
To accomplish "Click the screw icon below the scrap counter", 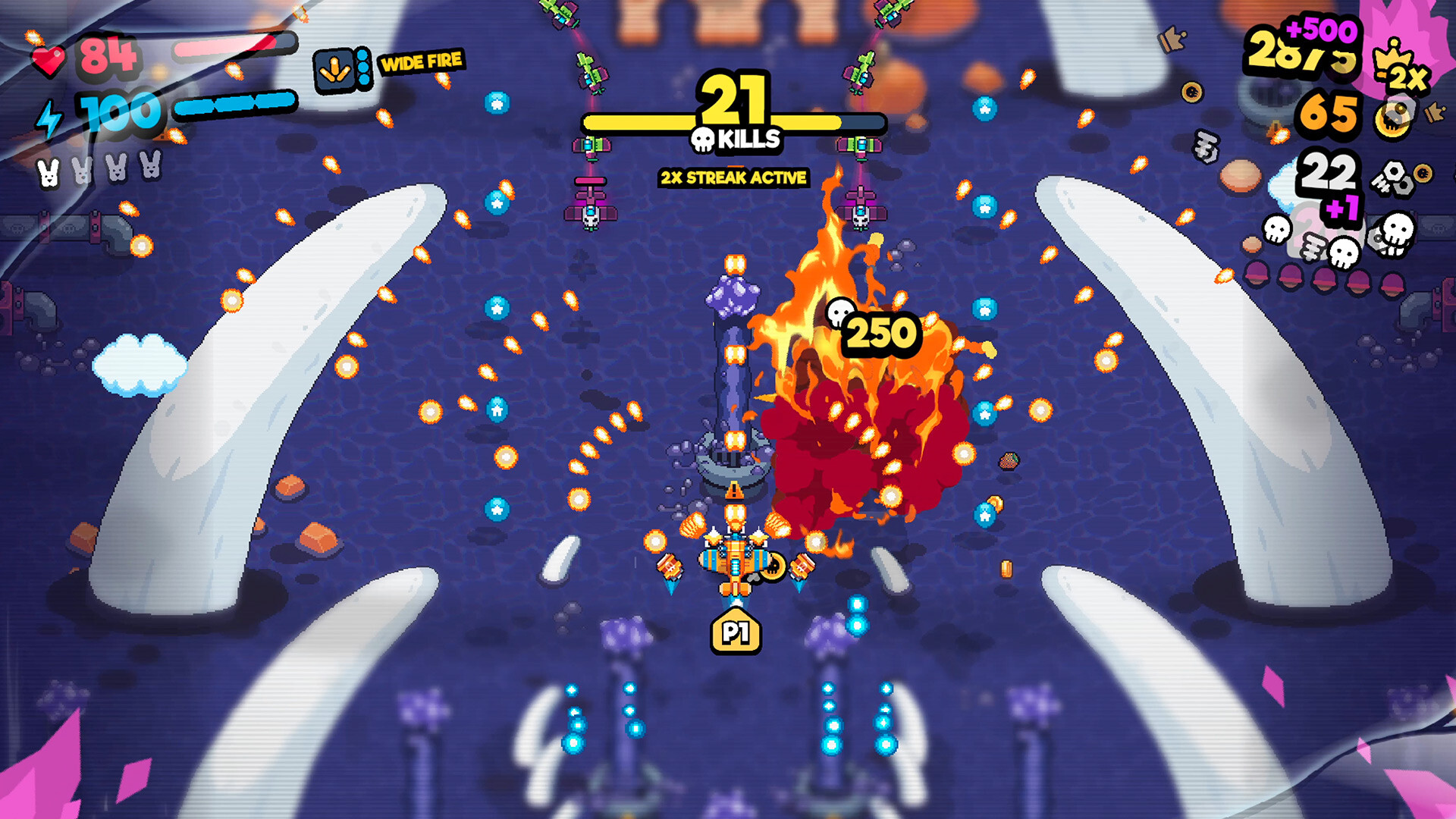I will pos(1312,248).
